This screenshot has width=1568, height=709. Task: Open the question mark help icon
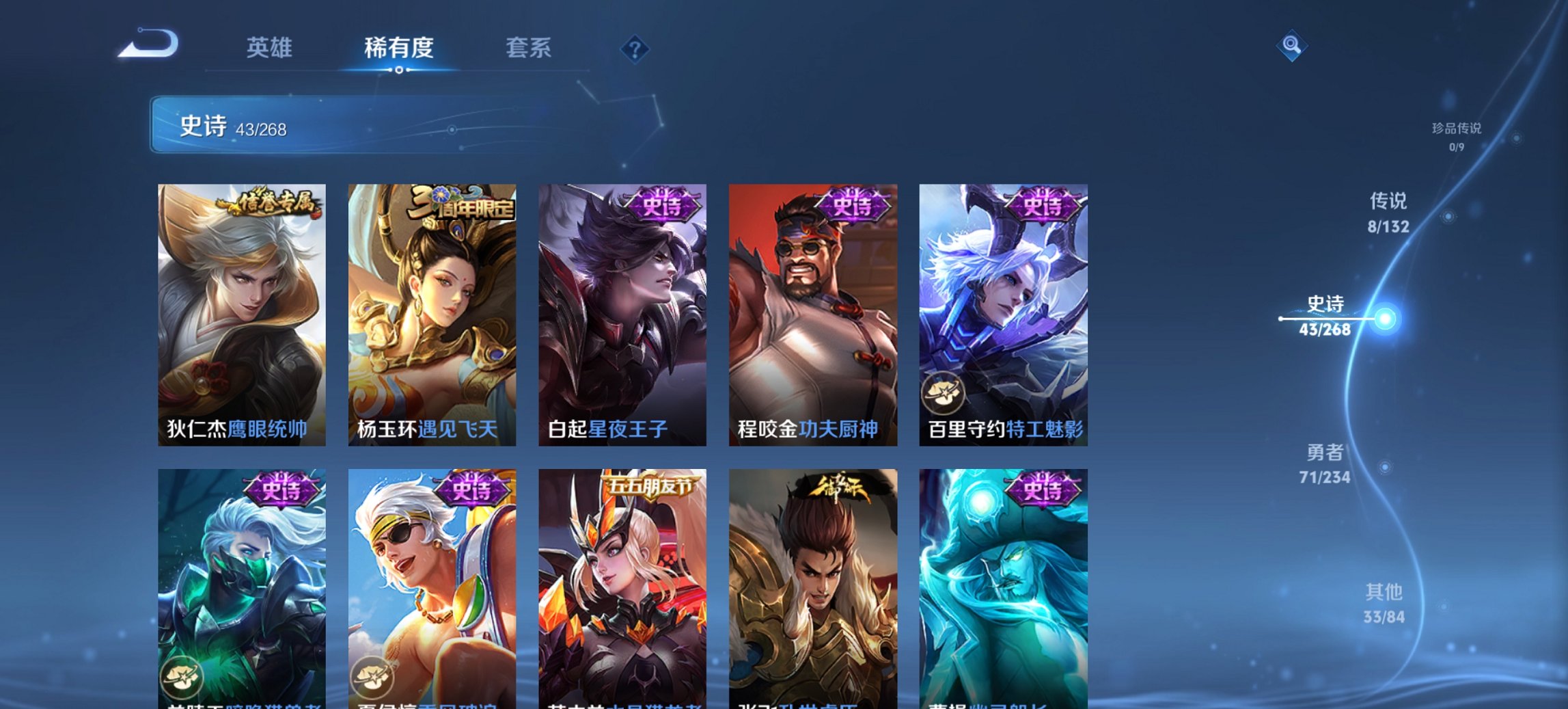pos(634,48)
